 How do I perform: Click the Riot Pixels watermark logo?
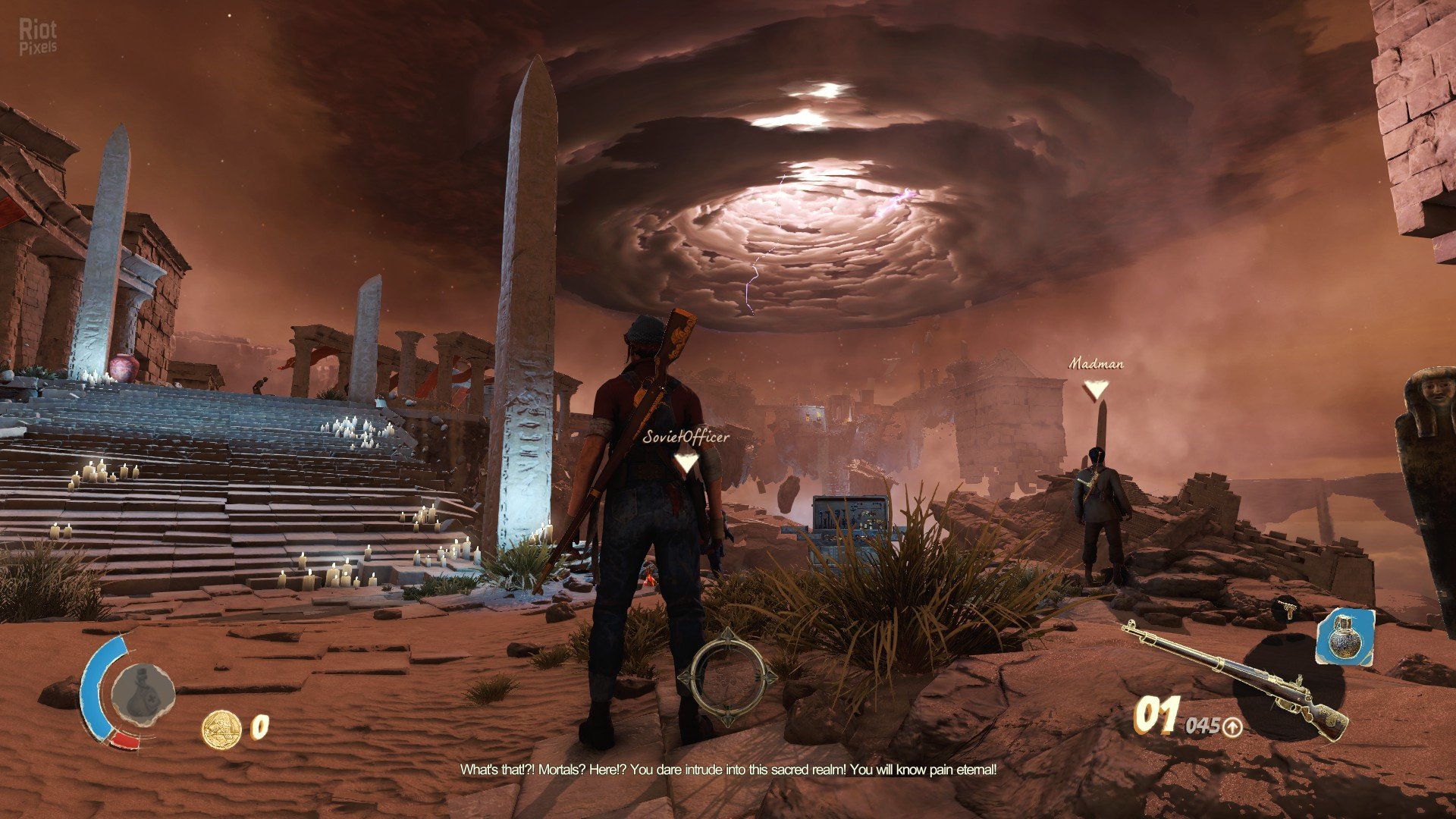38,37
